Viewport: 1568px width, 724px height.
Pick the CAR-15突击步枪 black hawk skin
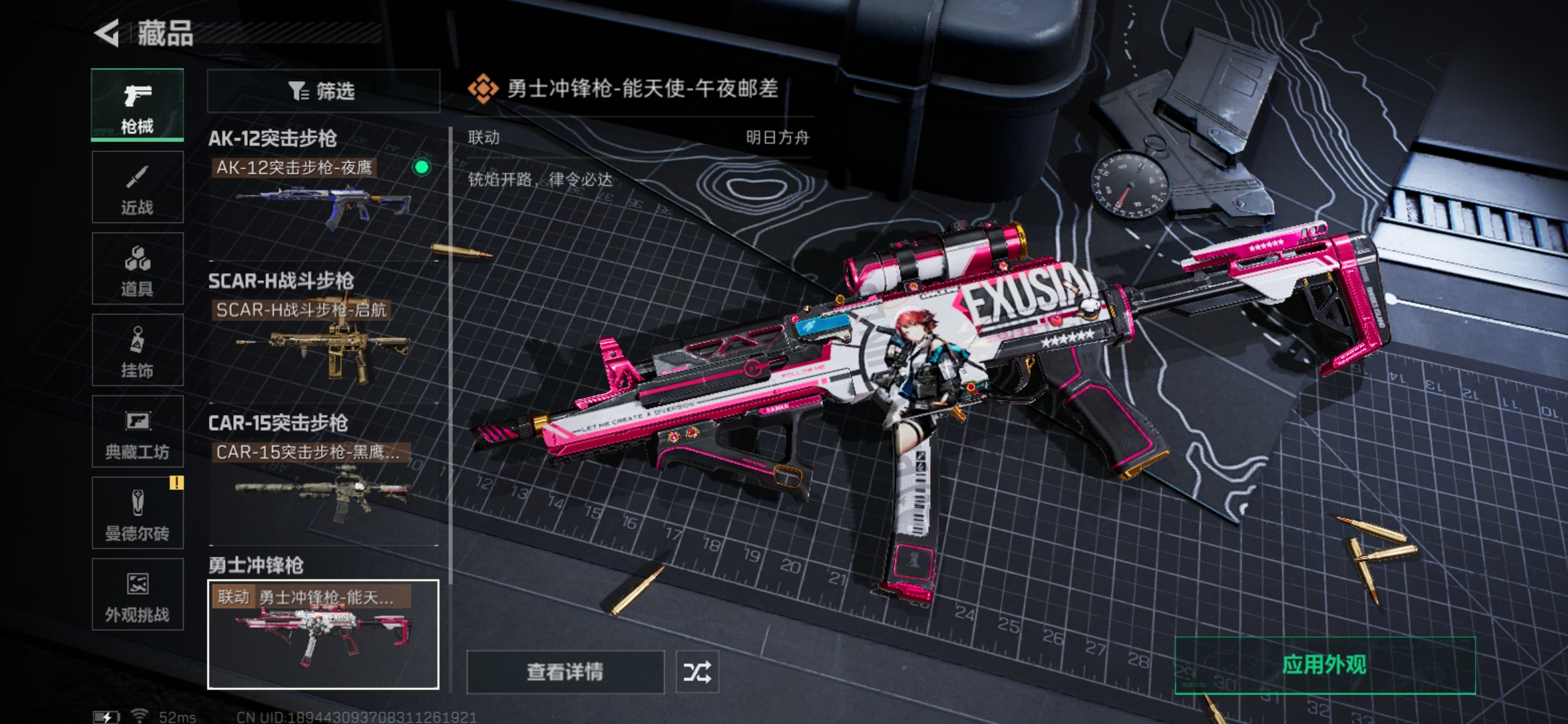(323, 484)
